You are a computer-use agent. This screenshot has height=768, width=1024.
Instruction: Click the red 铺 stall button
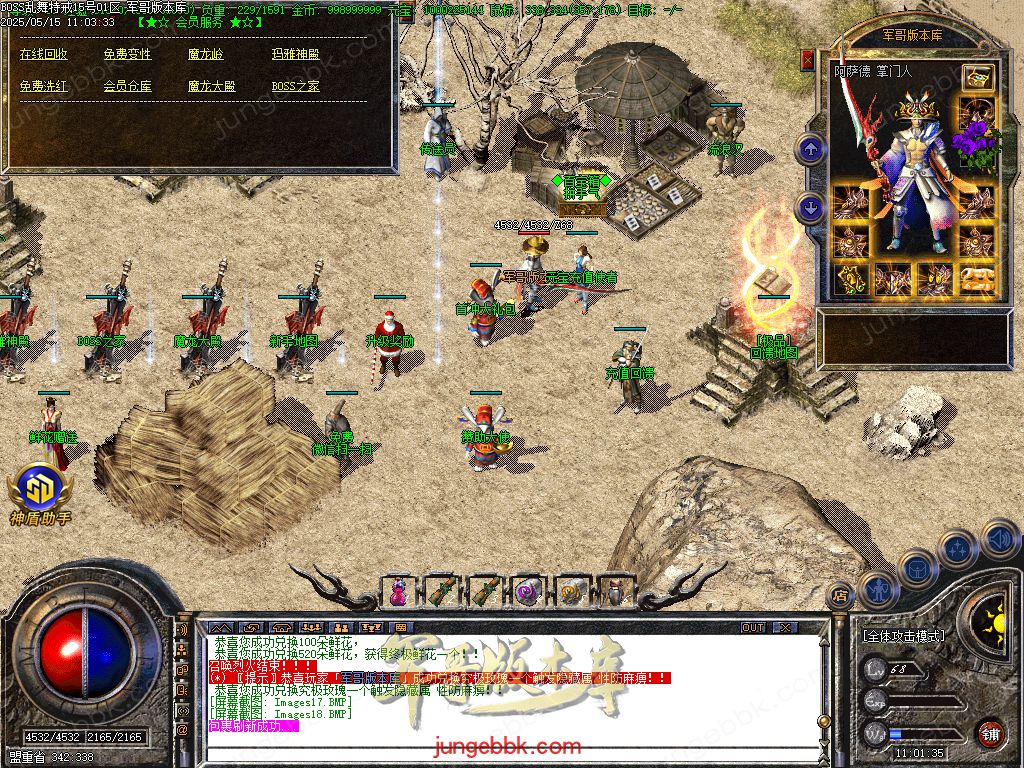(x=990, y=733)
